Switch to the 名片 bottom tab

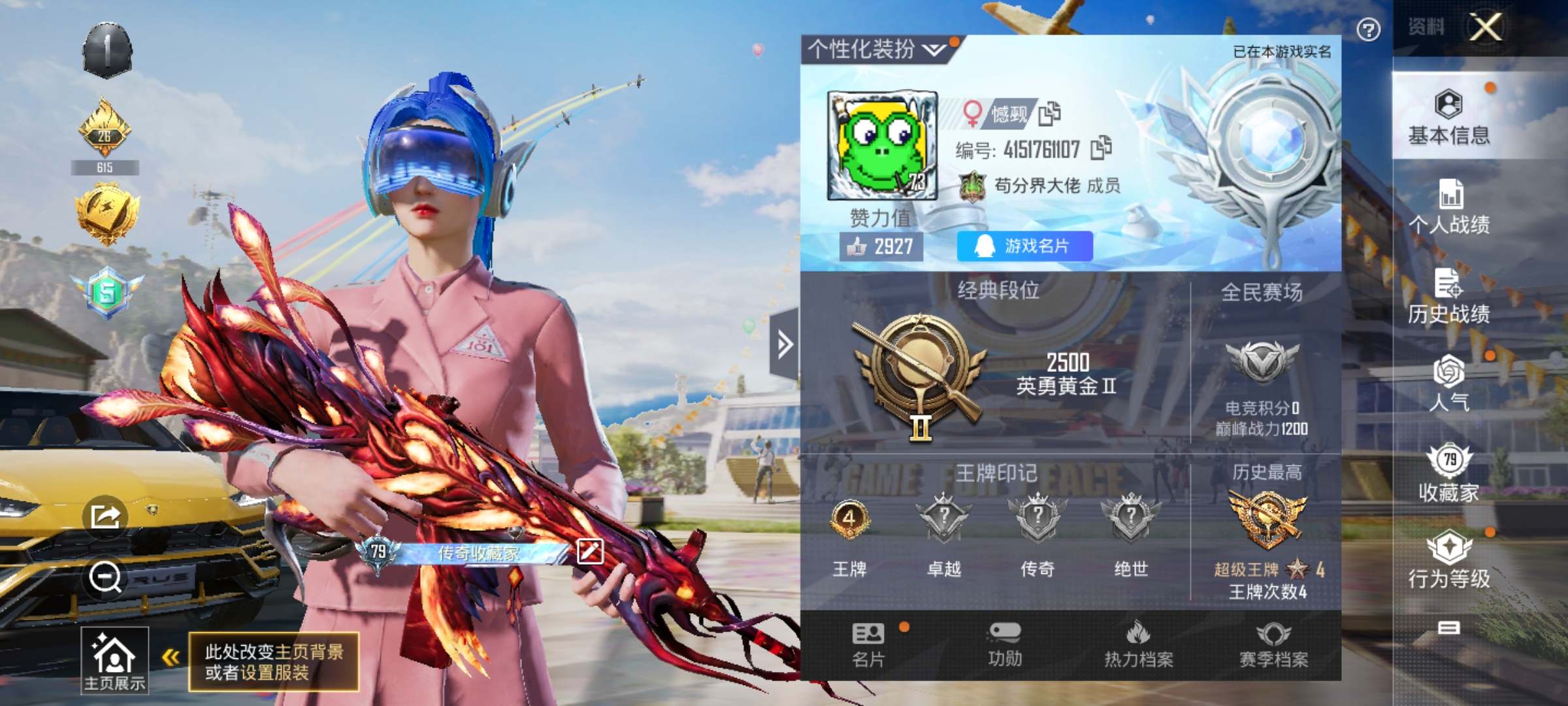(868, 645)
